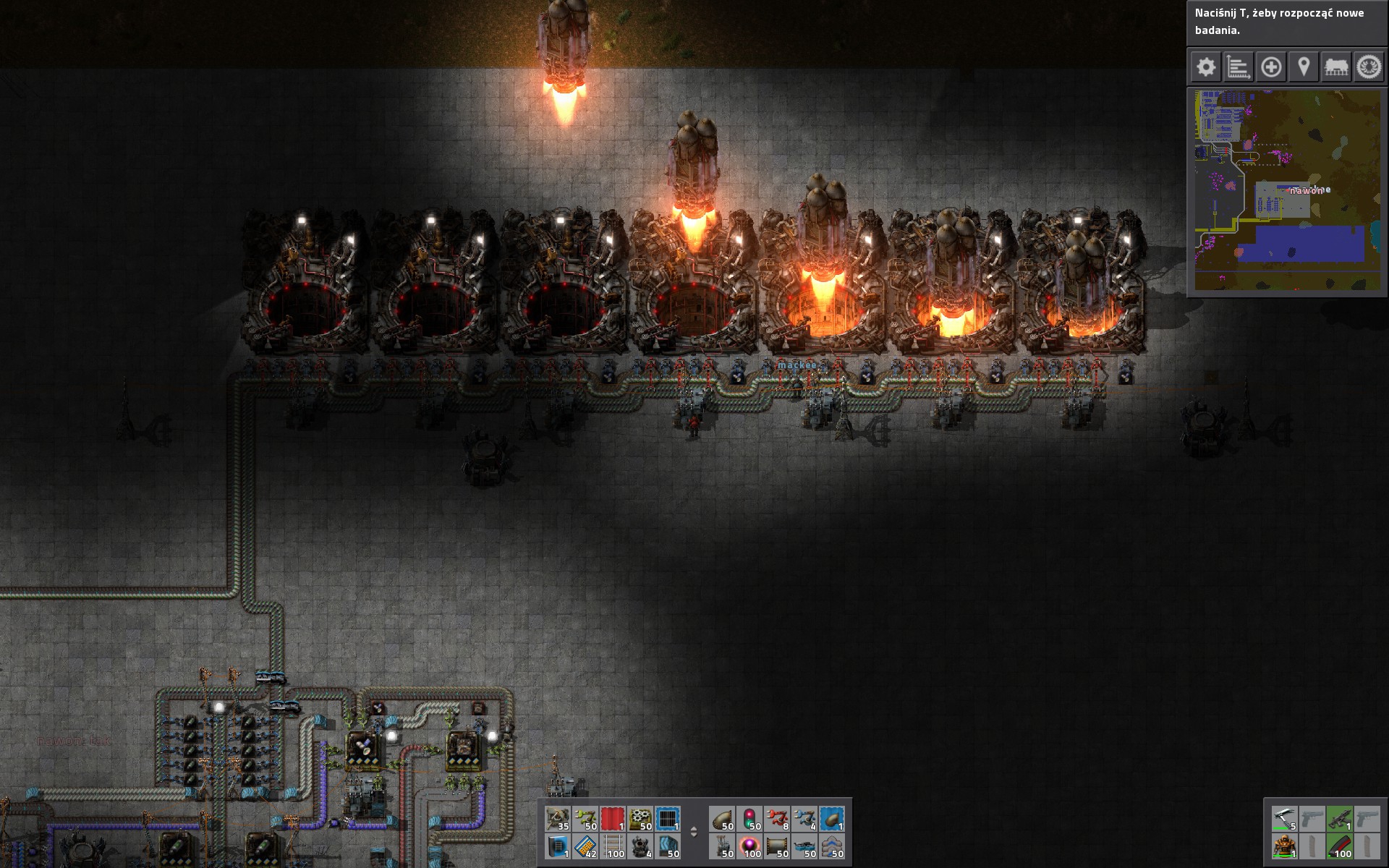Viewport: 1389px width, 868px height.
Task: Pick the rail track stack of 100
Action: 613,846
